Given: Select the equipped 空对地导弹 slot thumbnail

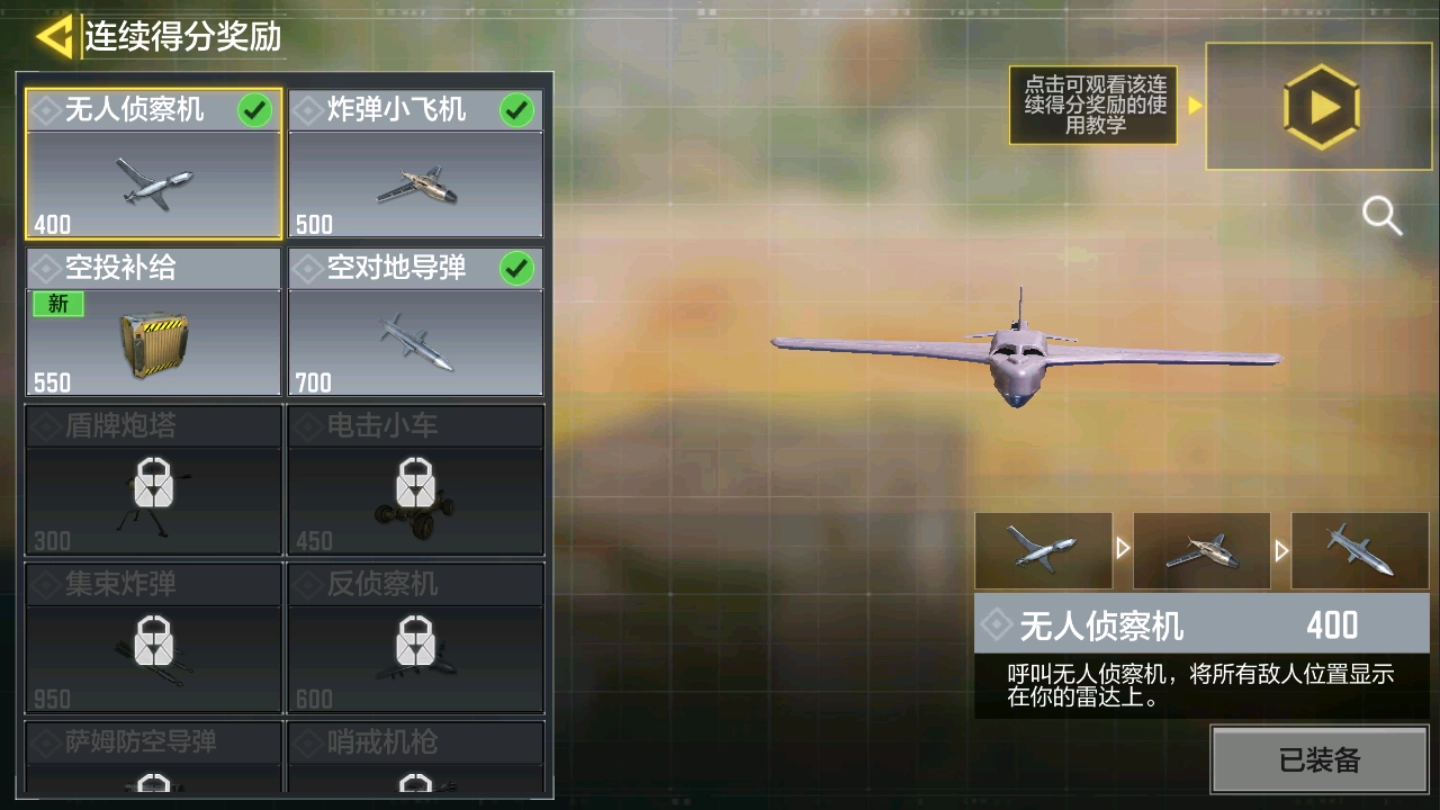Looking at the screenshot, I should tap(1359, 551).
